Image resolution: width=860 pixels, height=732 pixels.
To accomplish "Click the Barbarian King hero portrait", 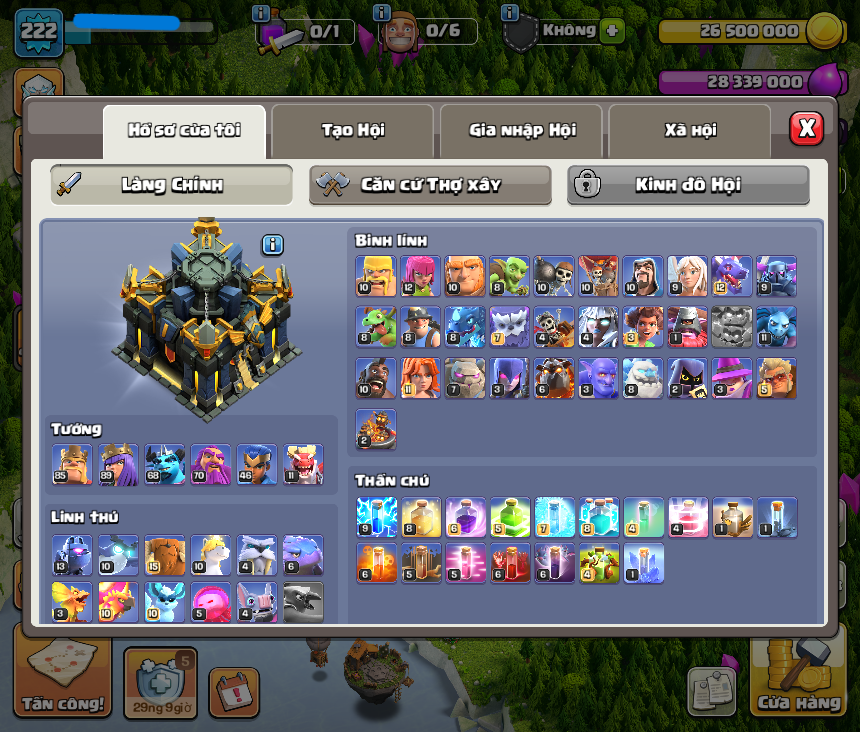I will coord(72,465).
